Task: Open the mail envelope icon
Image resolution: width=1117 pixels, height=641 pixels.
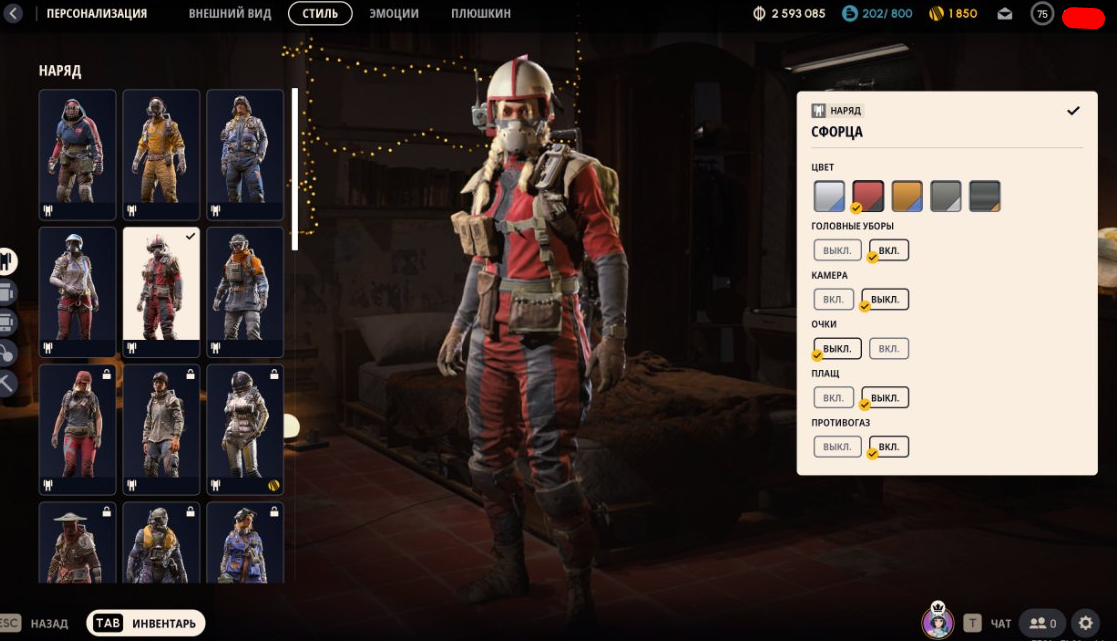Action: 1005,14
